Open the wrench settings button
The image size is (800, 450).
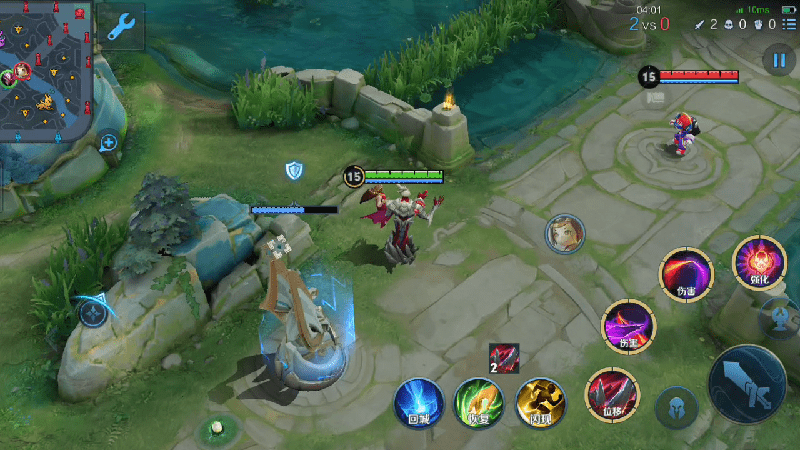coord(122,27)
